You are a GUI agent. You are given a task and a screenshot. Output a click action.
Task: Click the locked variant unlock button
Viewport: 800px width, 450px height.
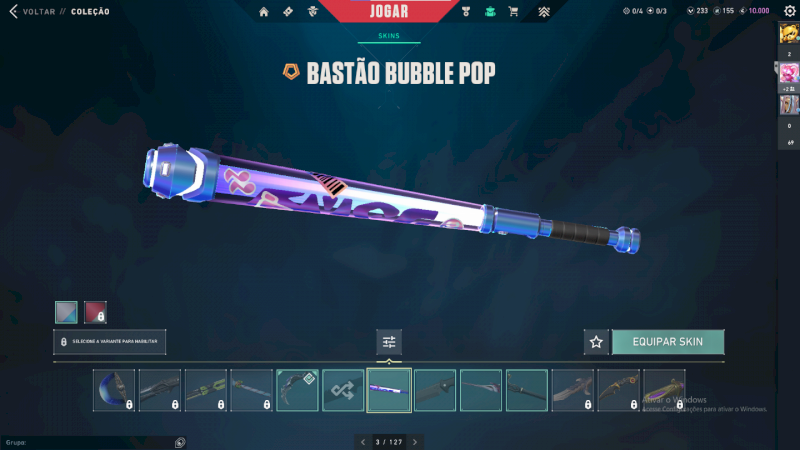110,342
